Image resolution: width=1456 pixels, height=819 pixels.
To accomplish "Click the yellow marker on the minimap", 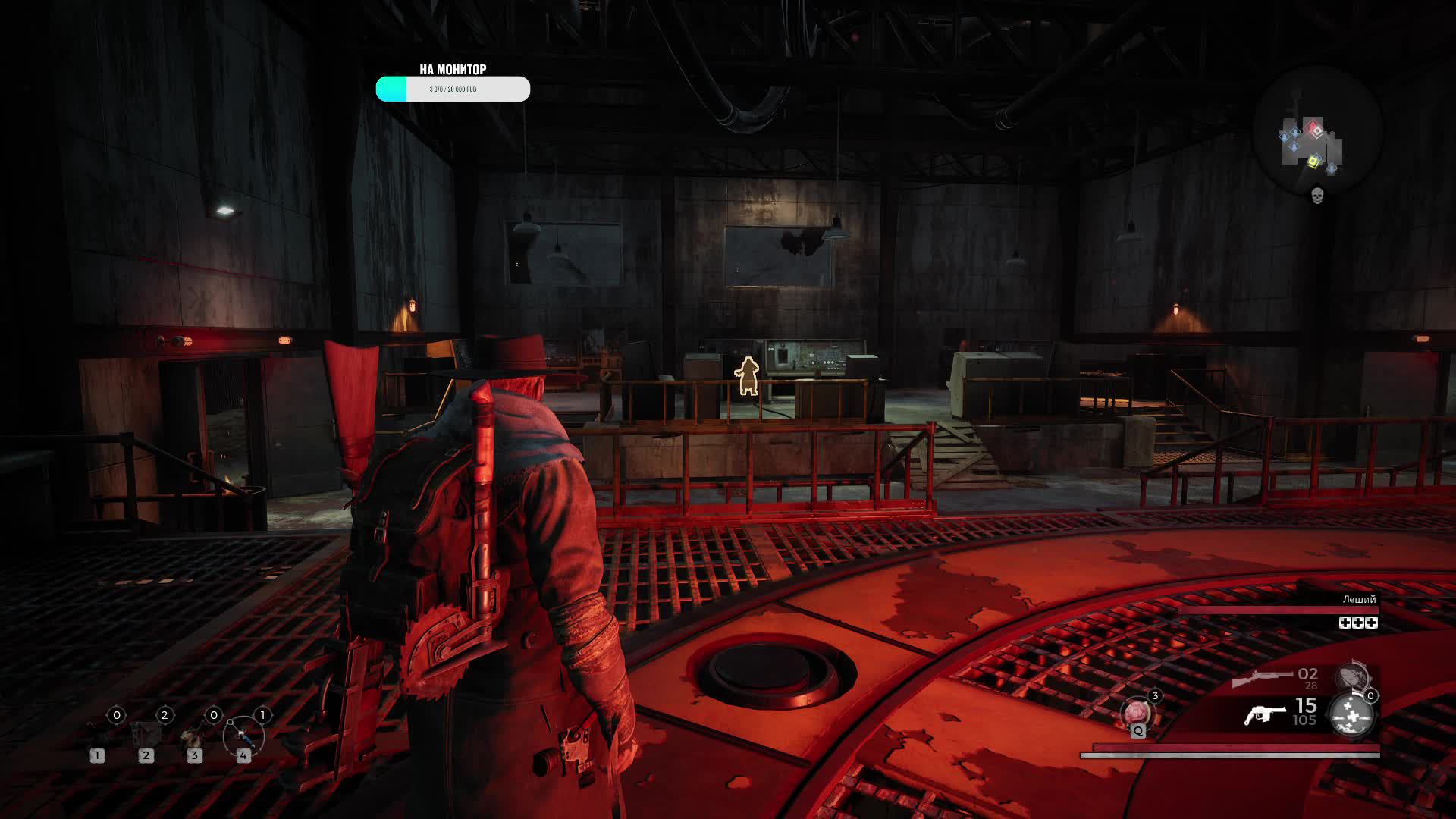I will point(1313,161).
